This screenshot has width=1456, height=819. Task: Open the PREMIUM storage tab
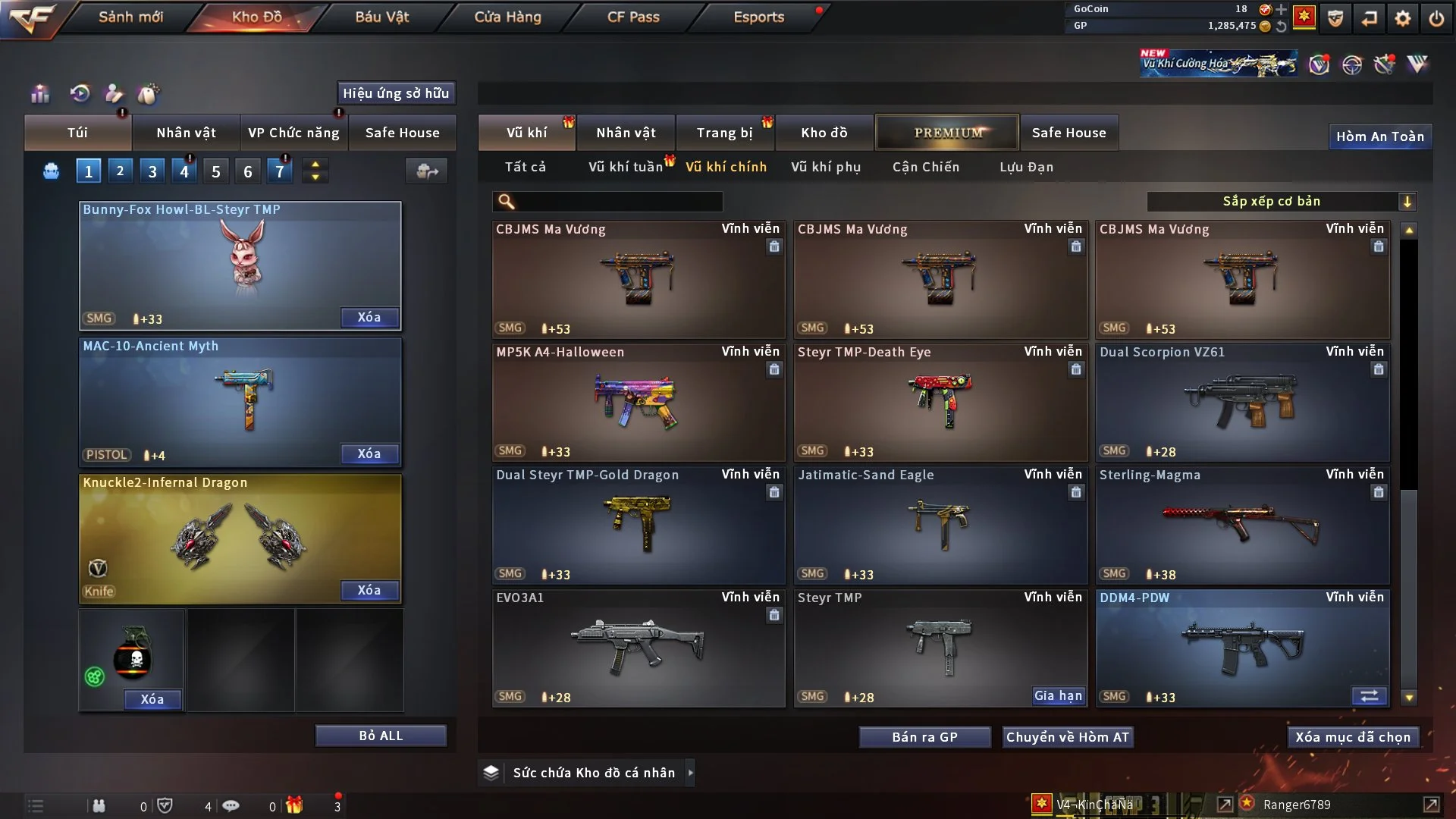pos(947,133)
